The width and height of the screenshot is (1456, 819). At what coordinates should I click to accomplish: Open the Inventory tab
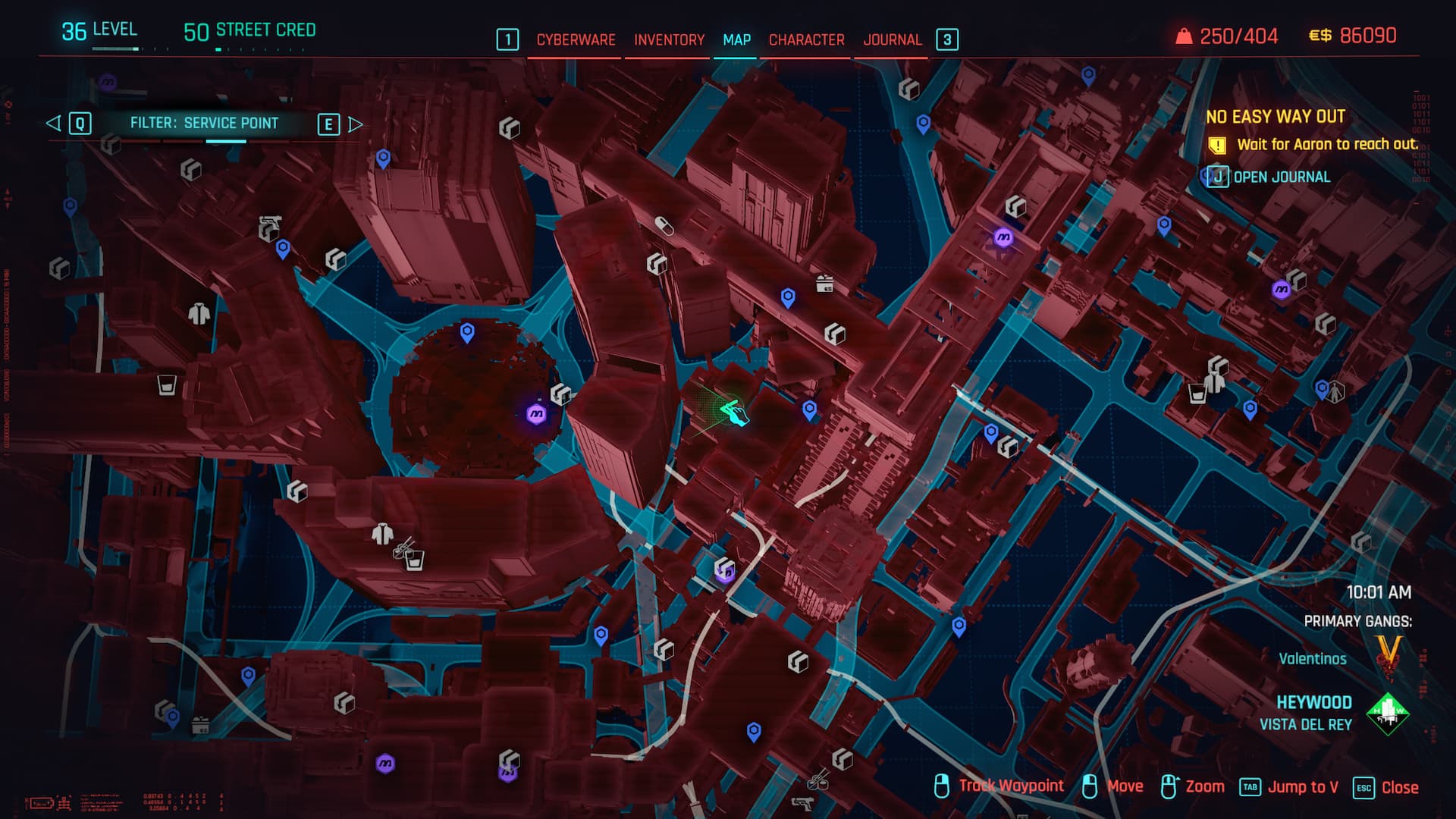[x=669, y=39]
